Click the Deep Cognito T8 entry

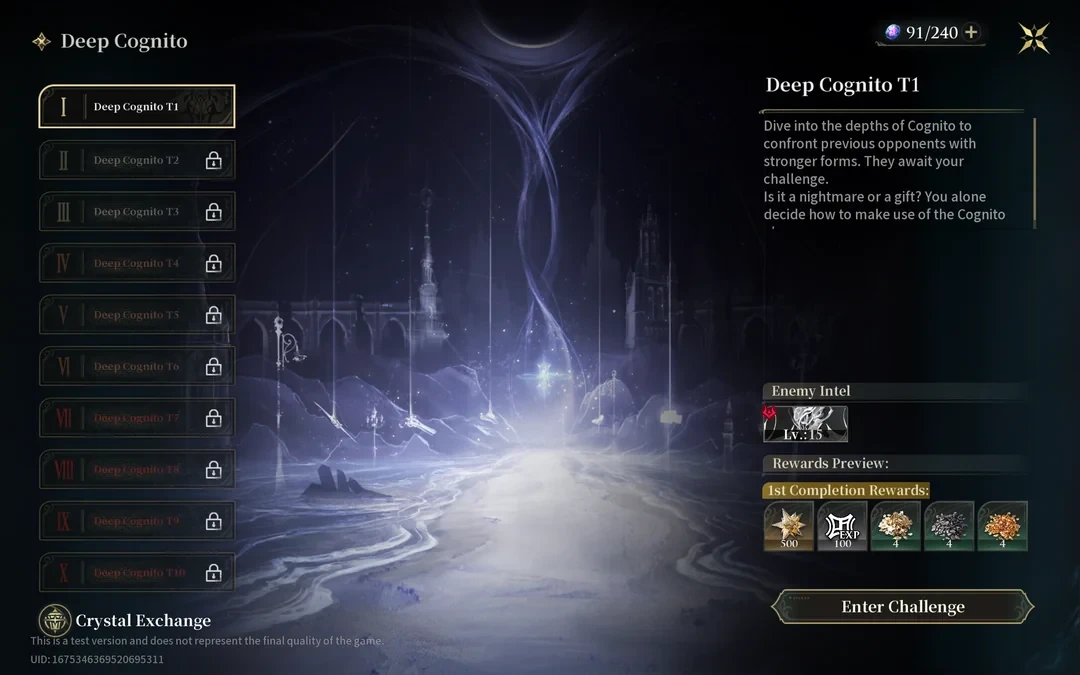pyautogui.click(x=137, y=470)
